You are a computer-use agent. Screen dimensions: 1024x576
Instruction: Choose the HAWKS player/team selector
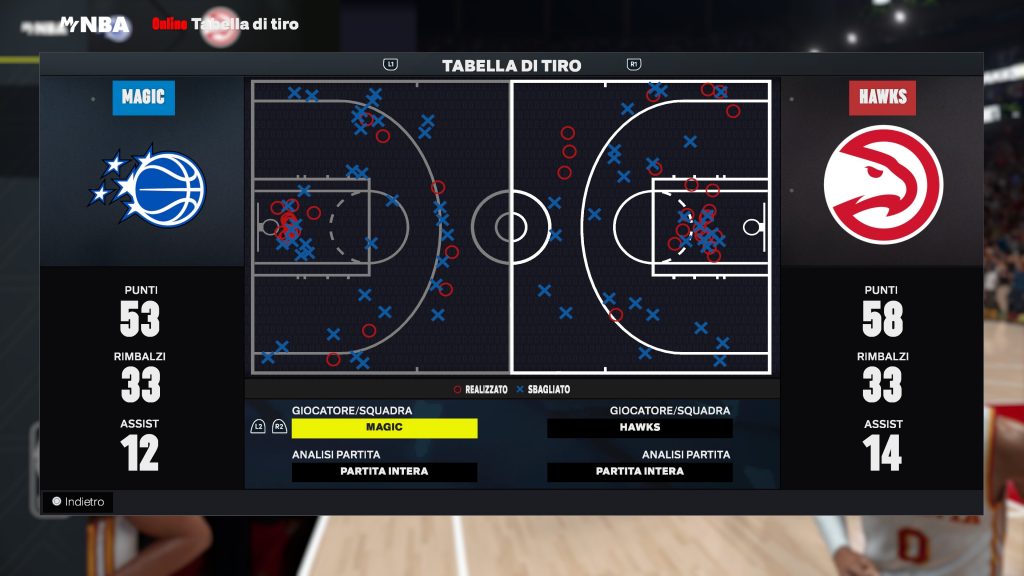[640, 428]
